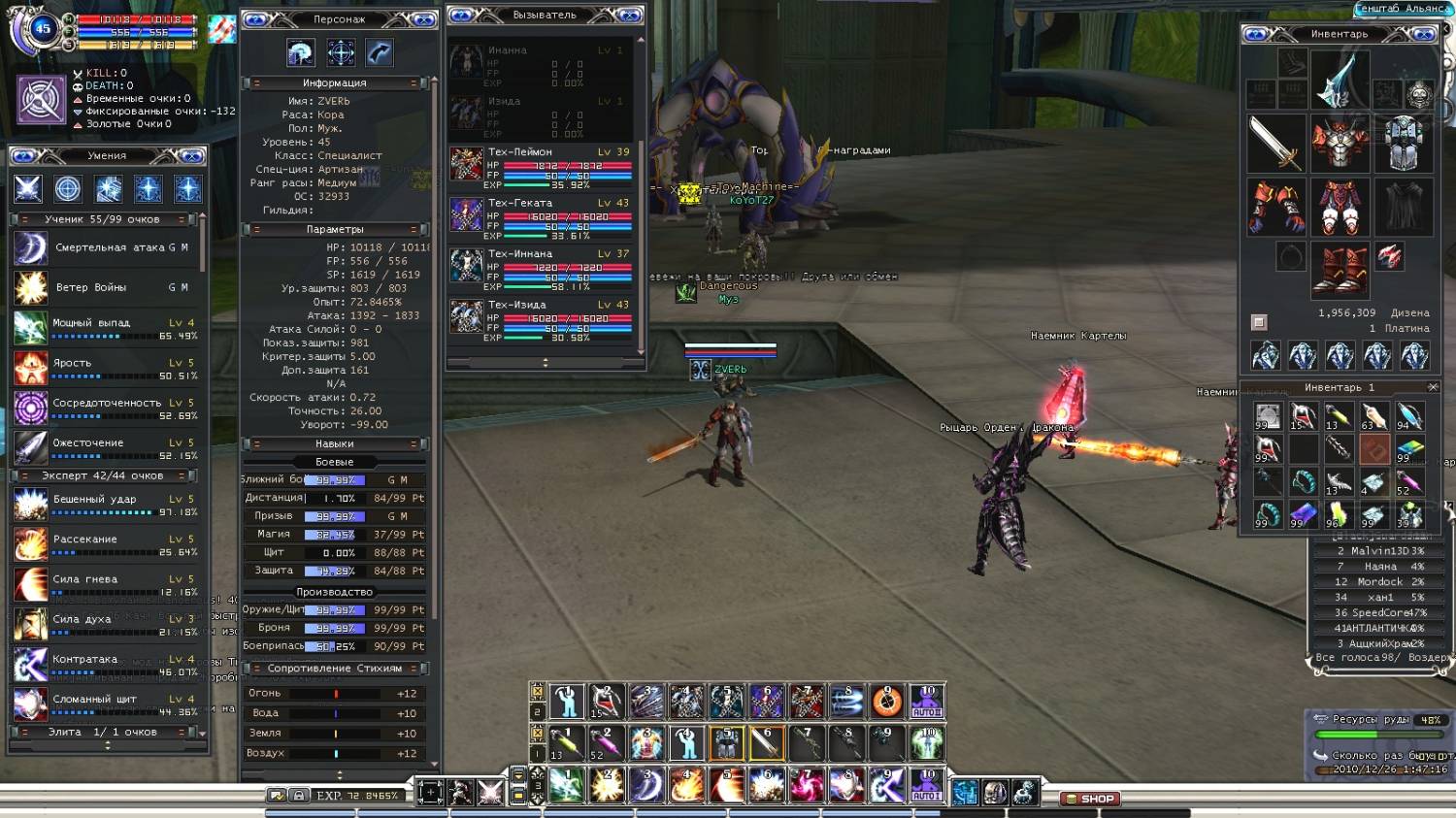The width and height of the screenshot is (1456, 818).
Task: Select the Смертельная атака skill
Action: click(107, 248)
